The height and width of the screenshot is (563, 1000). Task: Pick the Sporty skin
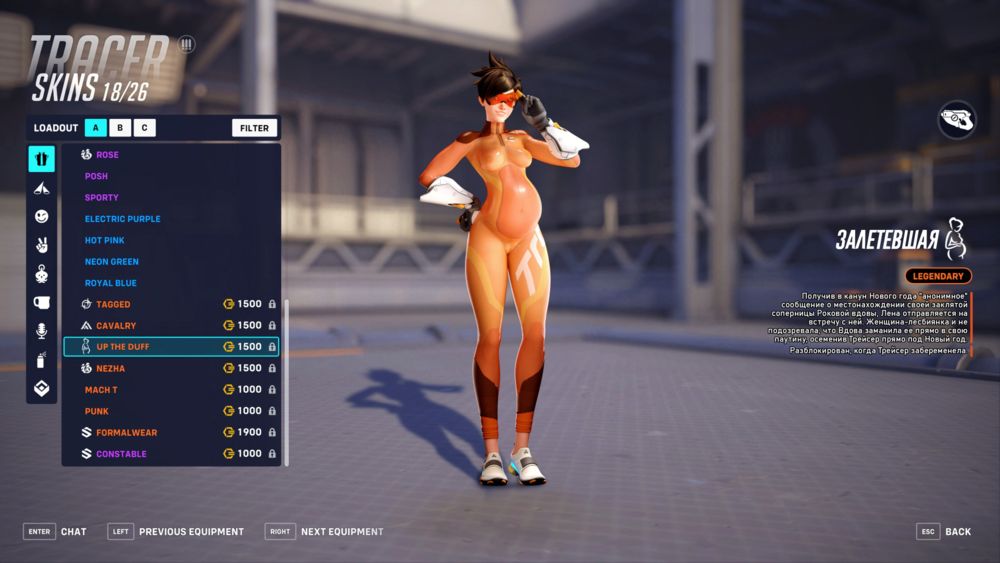[x=102, y=198]
